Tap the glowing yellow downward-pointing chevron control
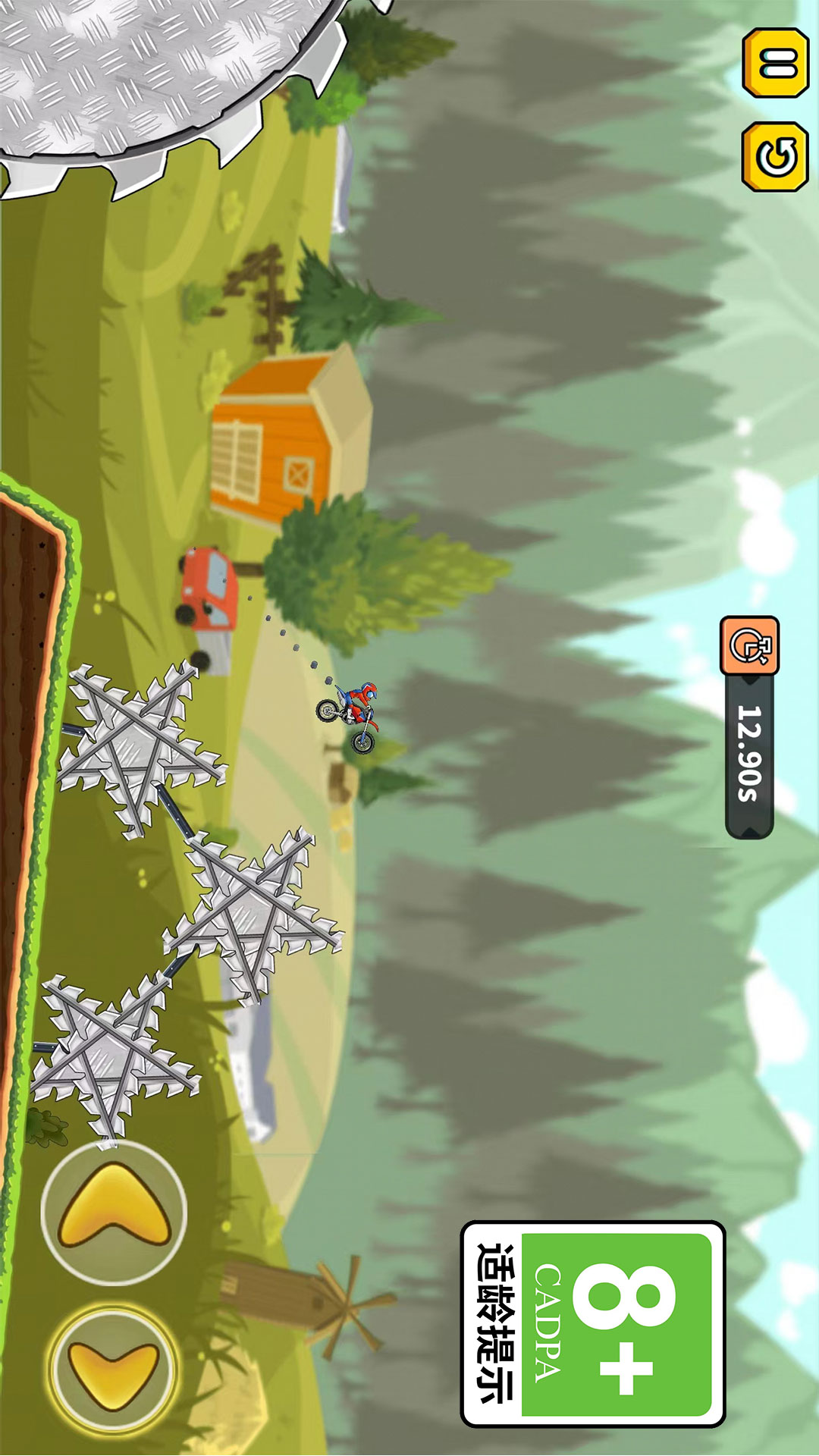Image resolution: width=819 pixels, height=1456 pixels. [x=114, y=1369]
